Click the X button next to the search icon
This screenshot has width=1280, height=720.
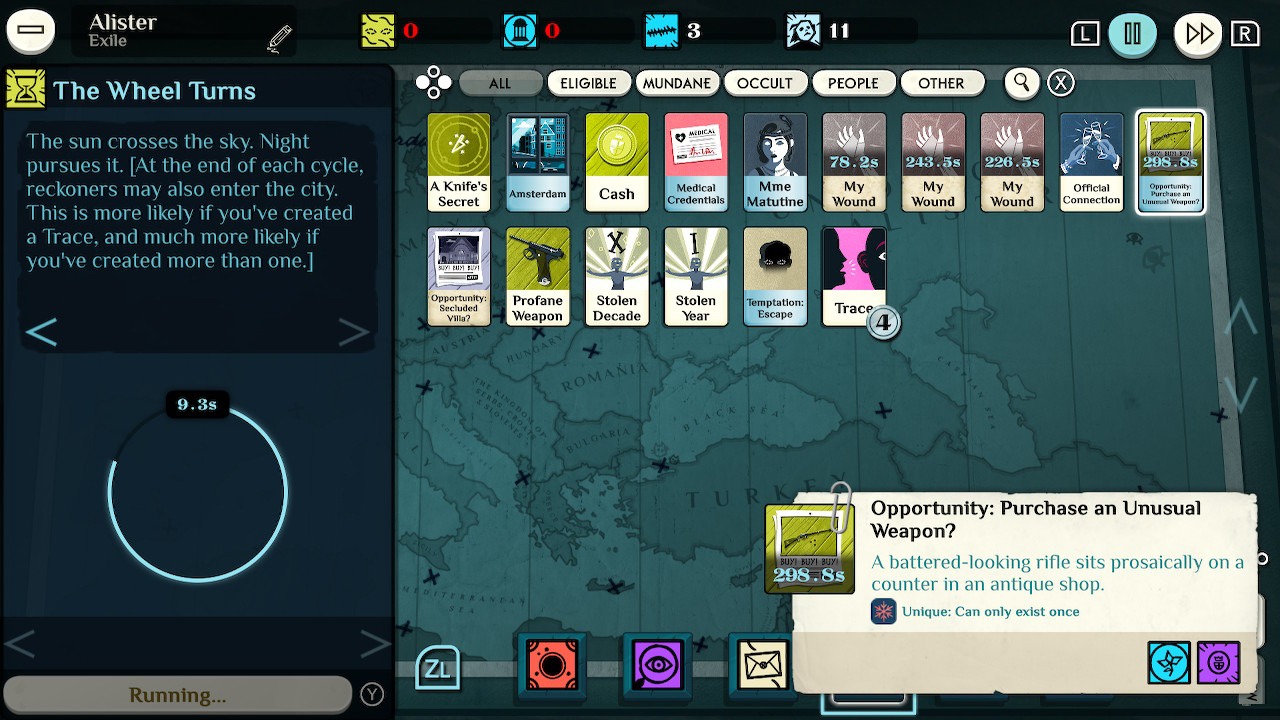point(1060,83)
